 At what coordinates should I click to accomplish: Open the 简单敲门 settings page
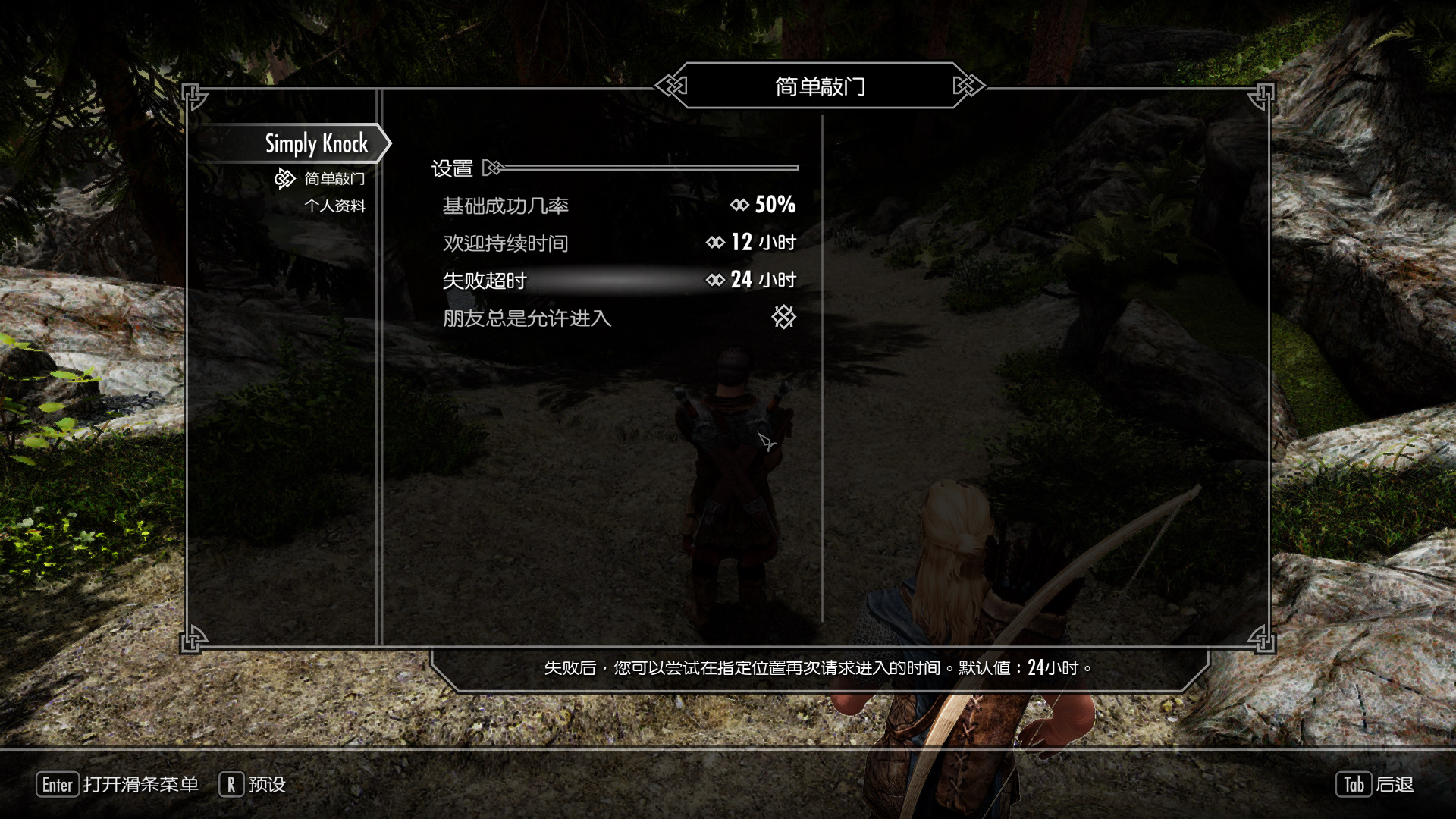tap(334, 179)
